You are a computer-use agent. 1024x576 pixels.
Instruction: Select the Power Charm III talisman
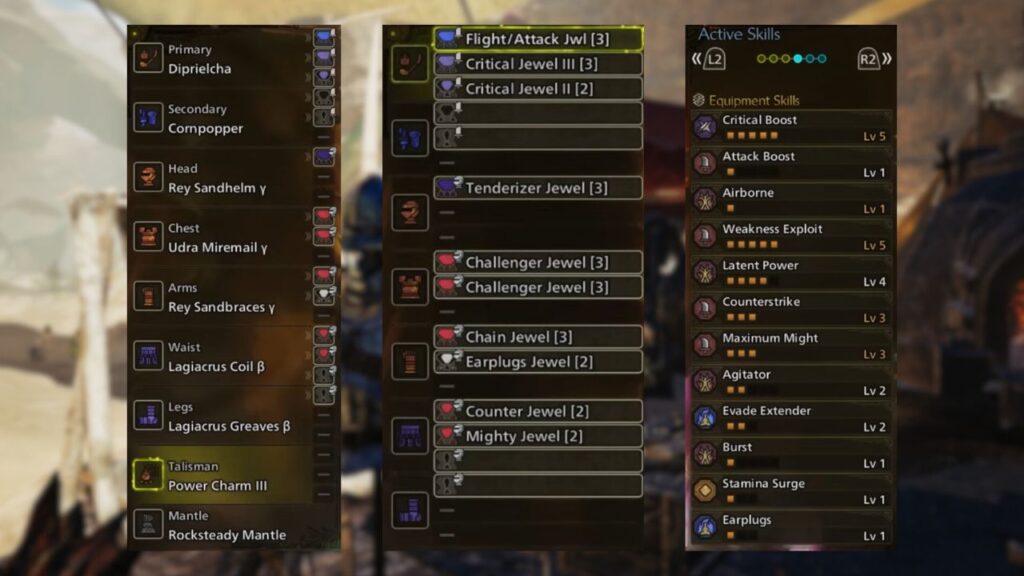coord(222,476)
